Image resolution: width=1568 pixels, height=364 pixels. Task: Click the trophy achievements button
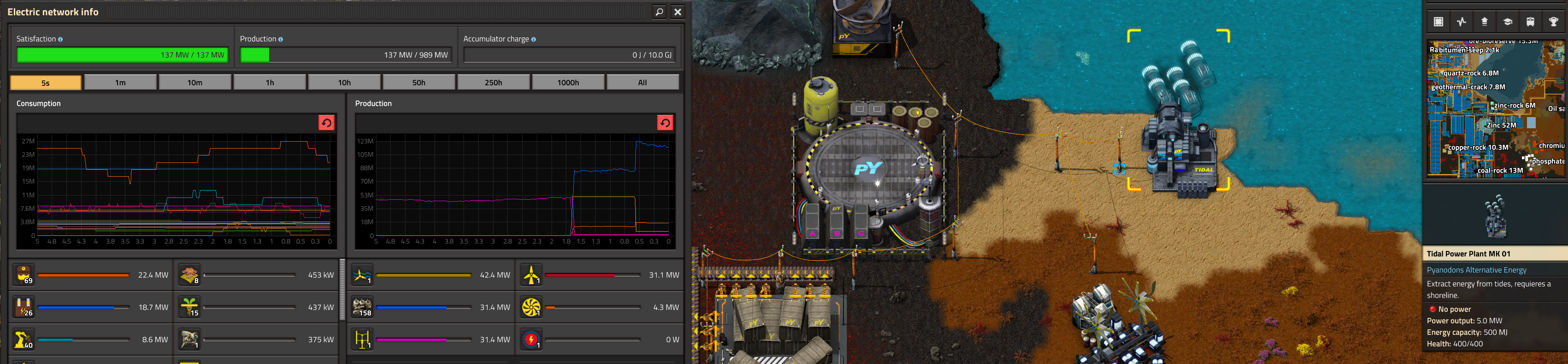click(1553, 22)
